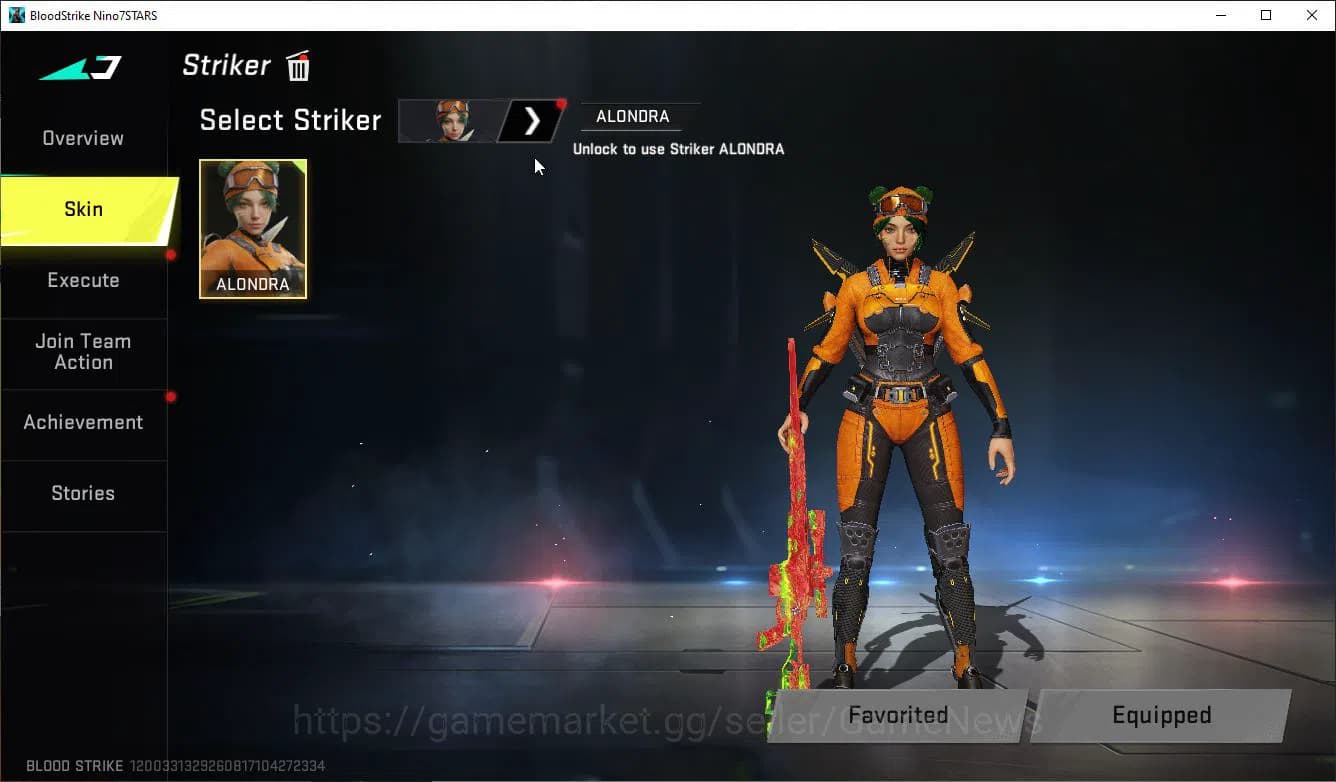Switch to the Overview tab
Image resolution: width=1336 pixels, height=782 pixels.
(x=82, y=138)
